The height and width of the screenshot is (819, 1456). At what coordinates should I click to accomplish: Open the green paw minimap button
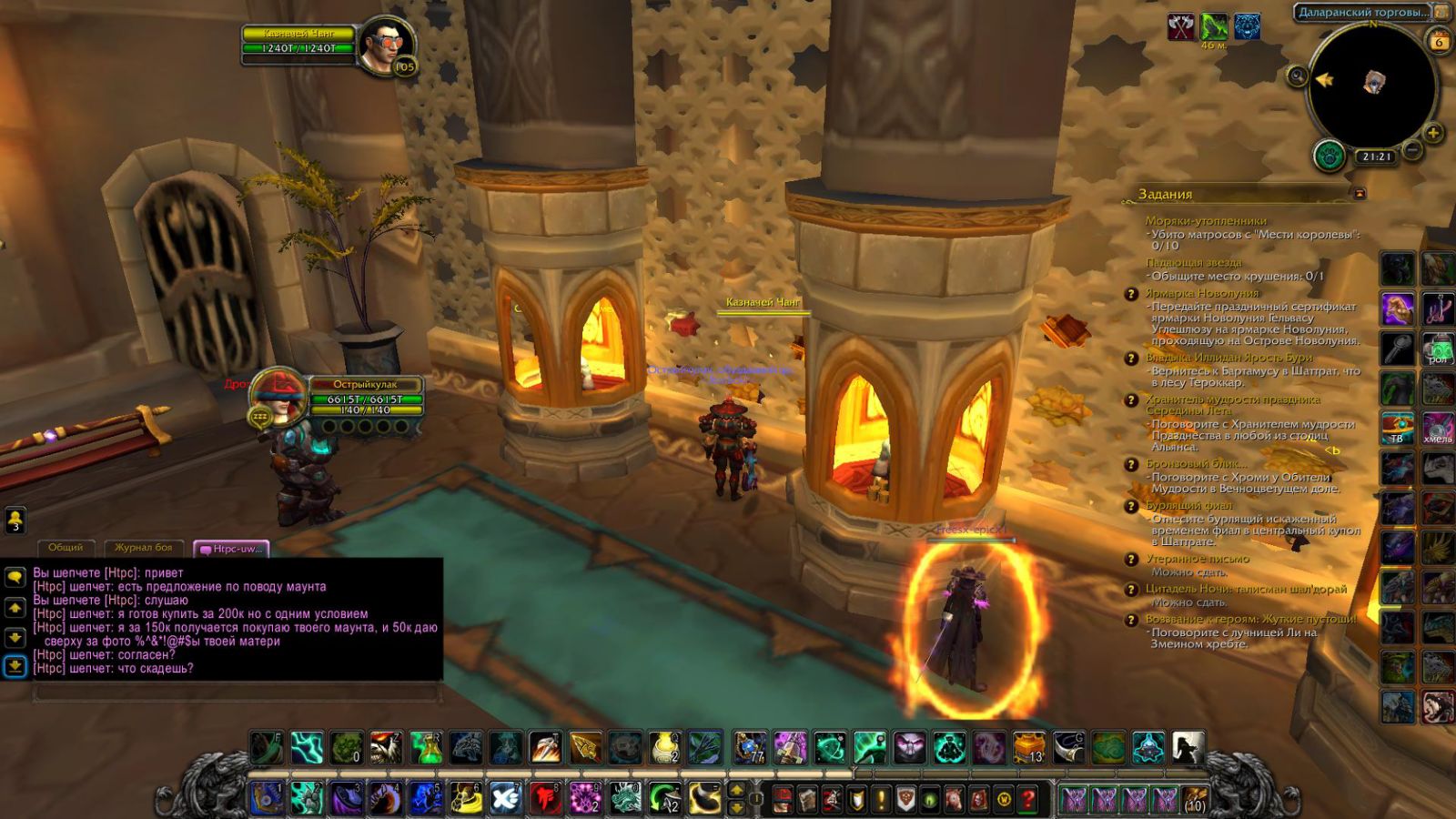point(1330,156)
